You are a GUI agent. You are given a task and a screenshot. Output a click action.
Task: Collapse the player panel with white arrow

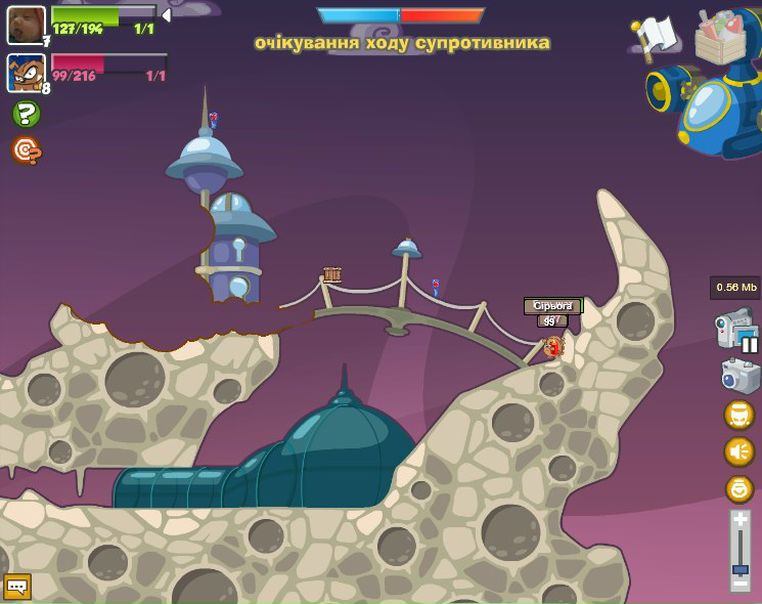166,16
